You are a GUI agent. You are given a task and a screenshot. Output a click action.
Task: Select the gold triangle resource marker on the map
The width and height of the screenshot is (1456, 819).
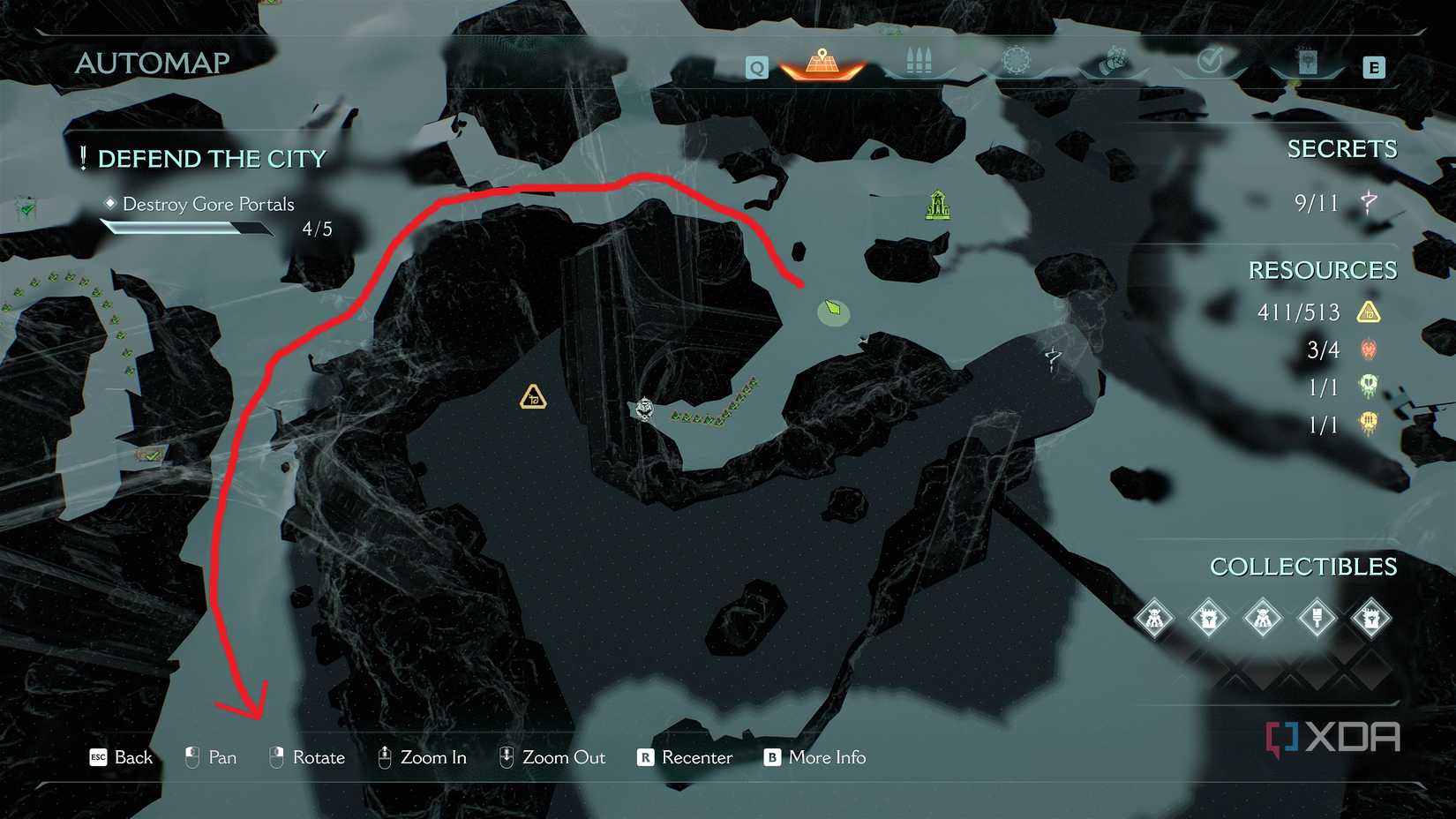pos(532,396)
